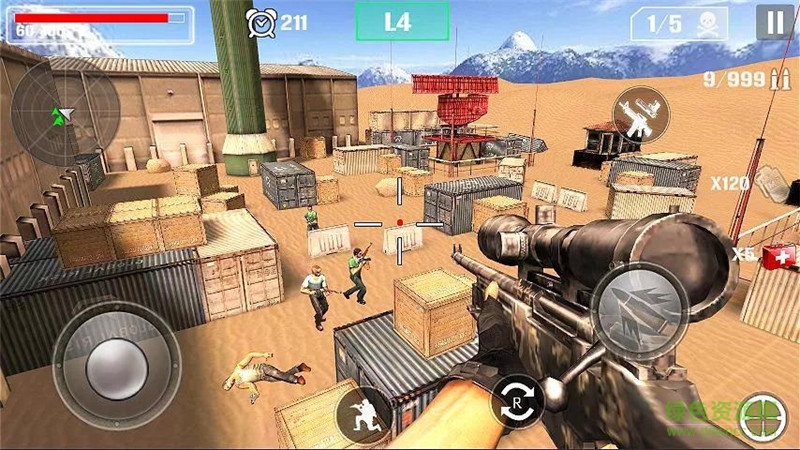The width and height of the screenshot is (800, 450).
Task: Pause the game with the pause button
Action: pos(774,22)
